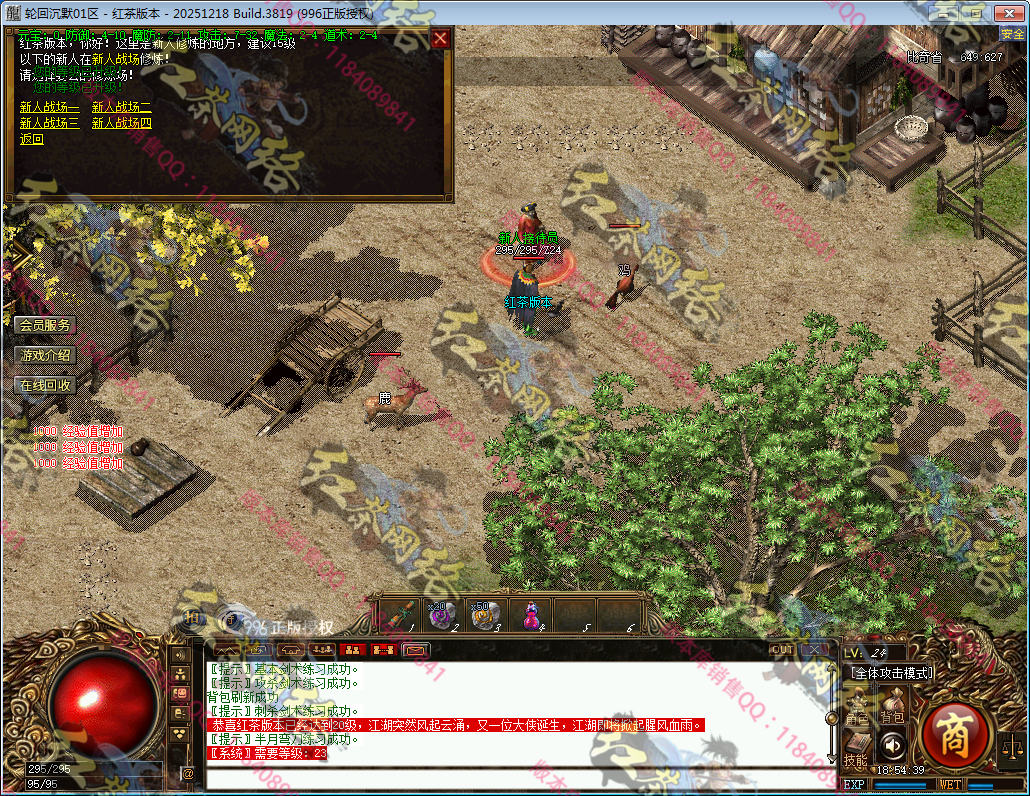
Task: Open the shop with the red 商 button
Action: coord(954,738)
